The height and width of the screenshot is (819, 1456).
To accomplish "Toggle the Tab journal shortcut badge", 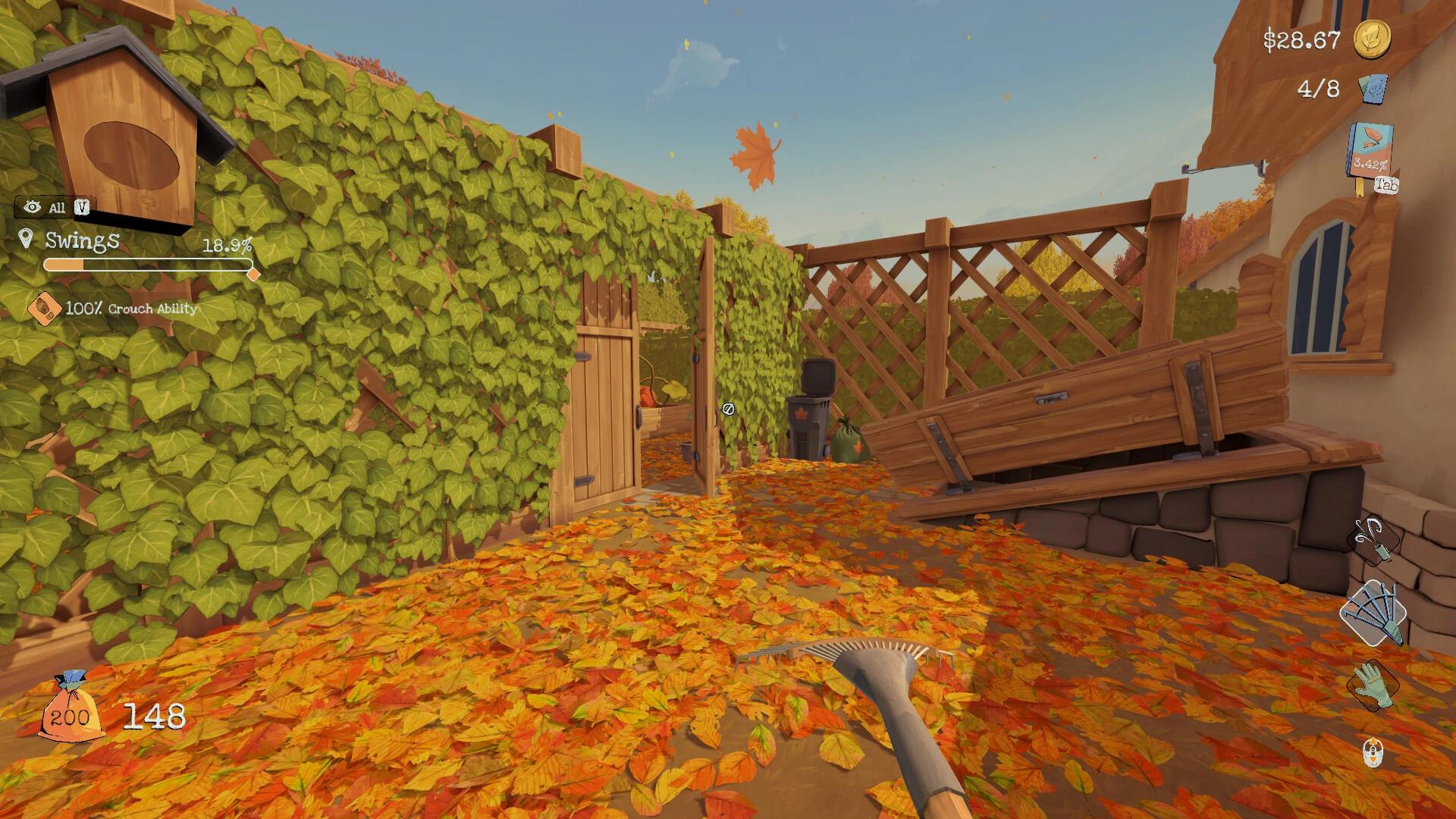I will click(x=1385, y=185).
